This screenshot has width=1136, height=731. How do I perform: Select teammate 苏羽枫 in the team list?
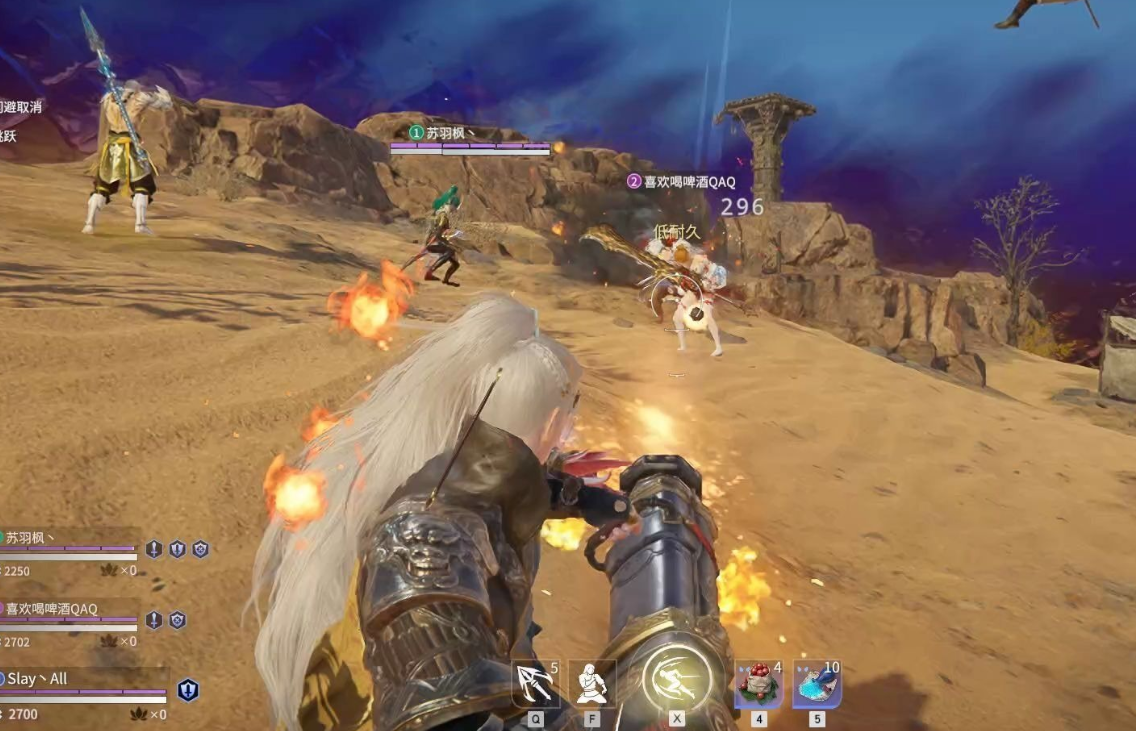point(30,538)
